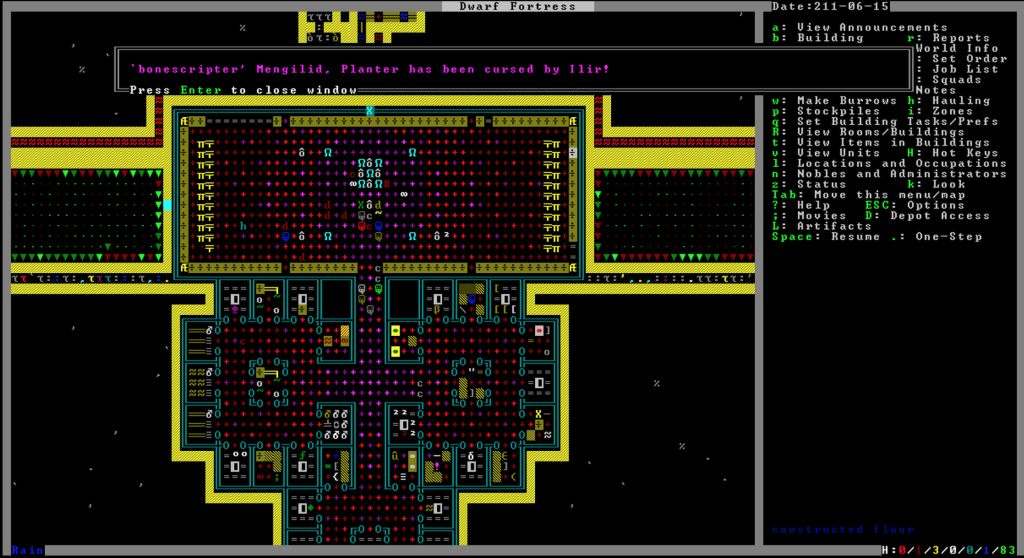
Task: Open Nobles and Administrators screen
Action: point(888,174)
